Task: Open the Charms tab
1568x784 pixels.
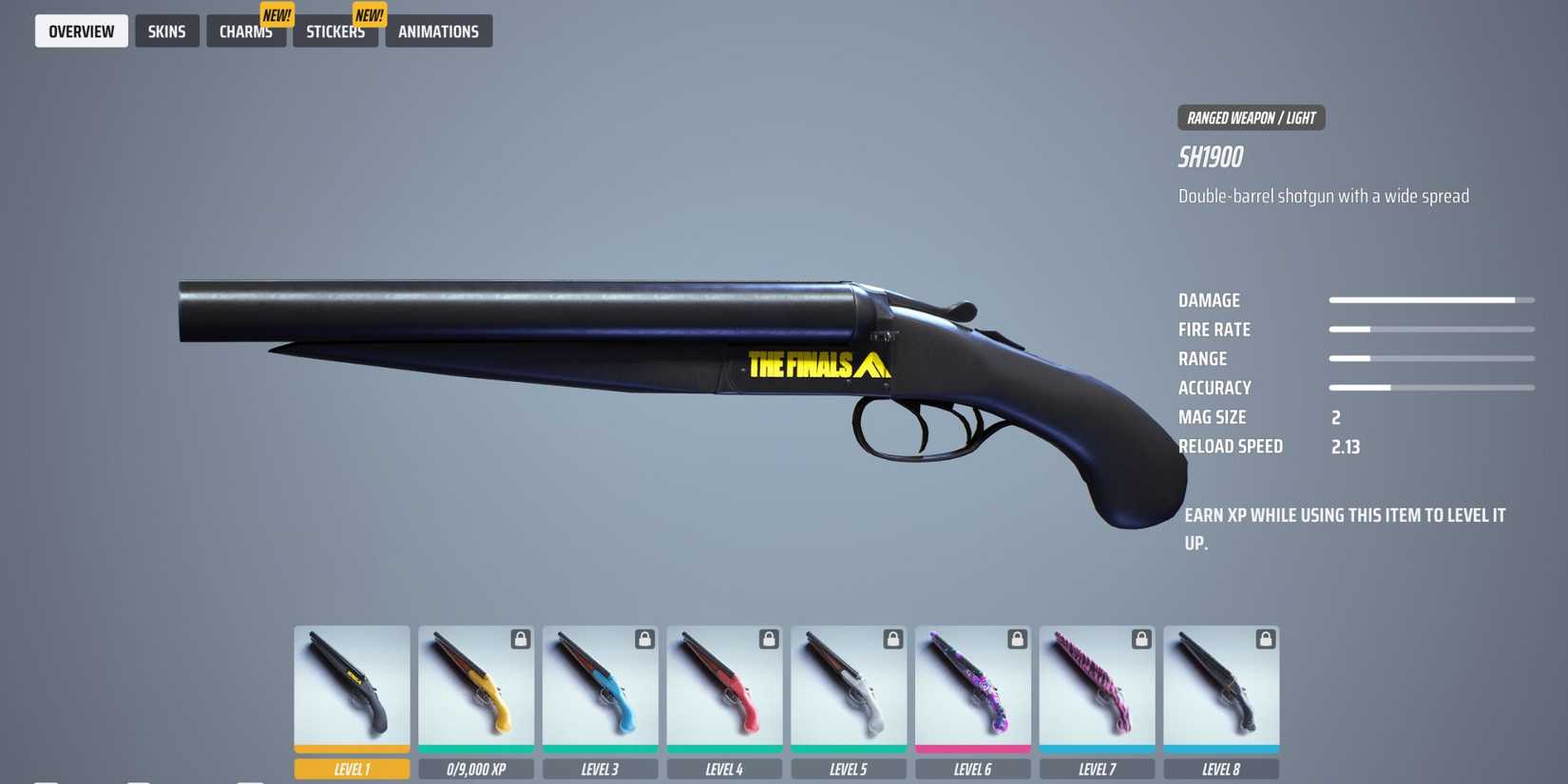Action: (245, 31)
